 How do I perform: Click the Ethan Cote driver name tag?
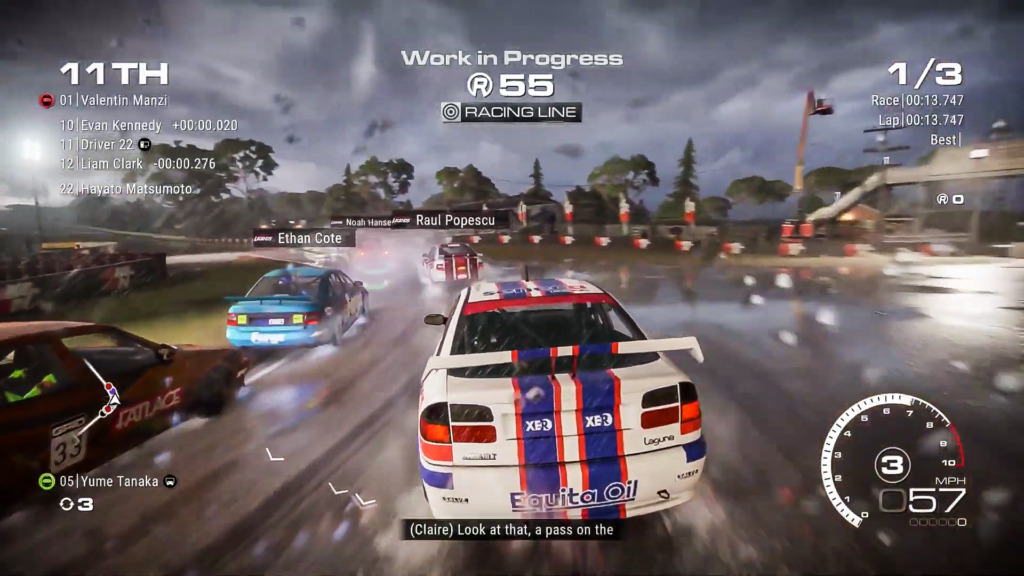310,238
